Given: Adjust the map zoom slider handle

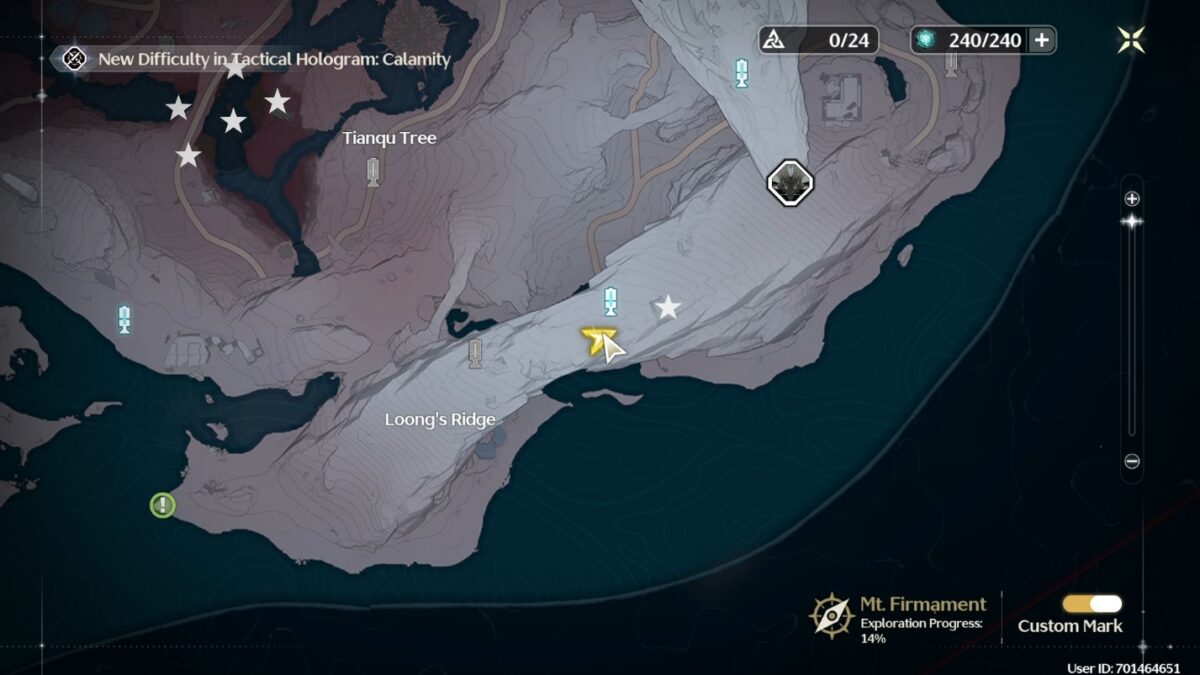Looking at the screenshot, I should tap(1132, 221).
